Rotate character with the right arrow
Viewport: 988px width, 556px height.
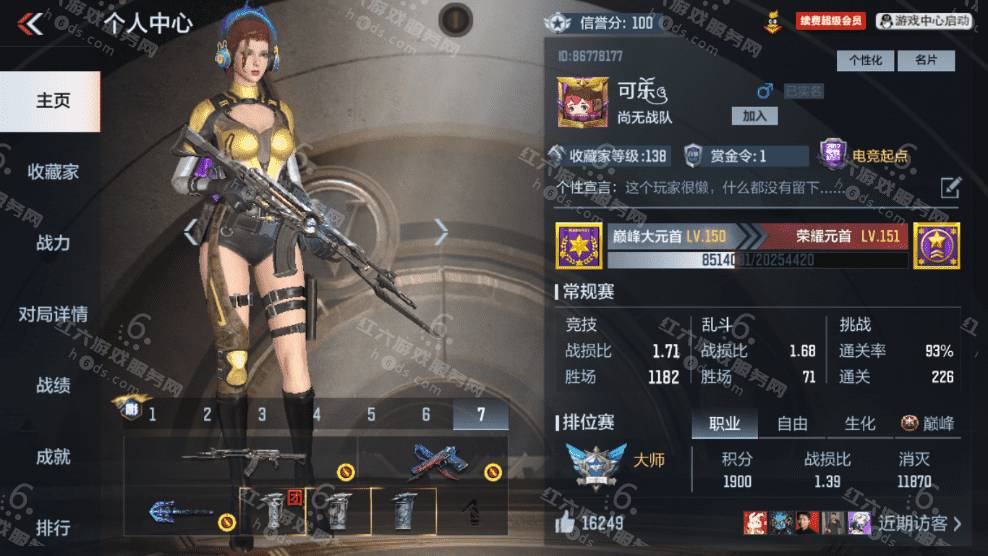(441, 232)
